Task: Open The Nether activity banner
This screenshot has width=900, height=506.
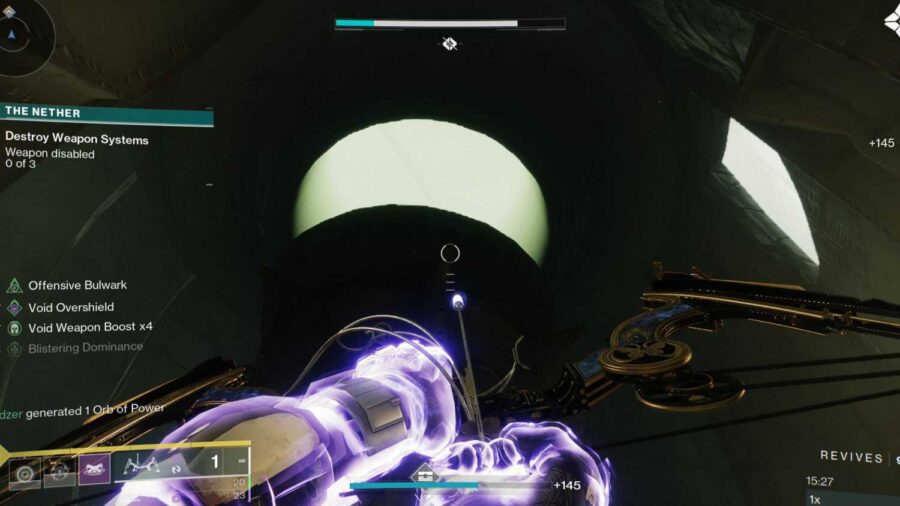Action: (x=106, y=113)
